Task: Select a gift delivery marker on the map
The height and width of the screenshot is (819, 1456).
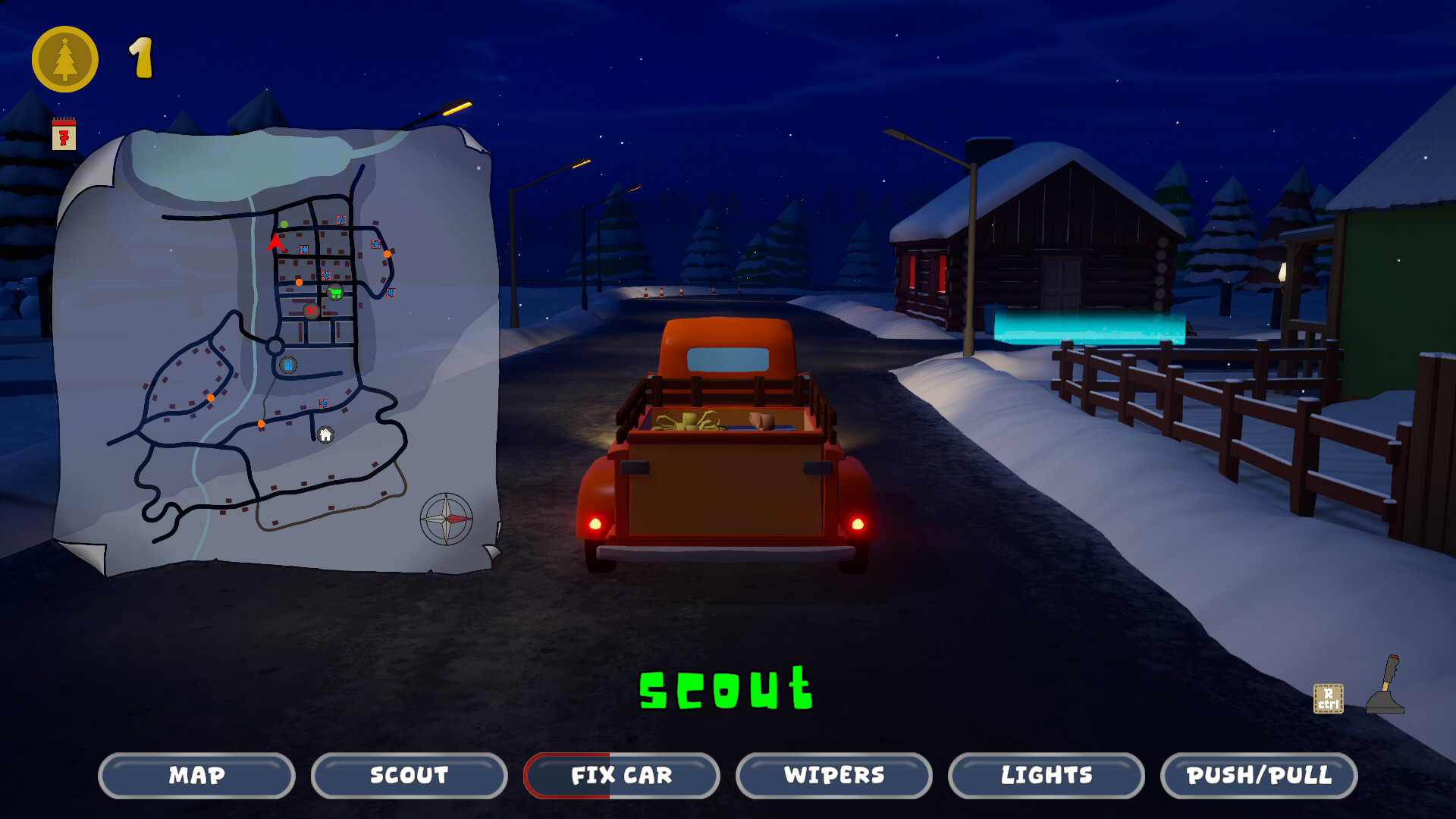Action: pos(340,220)
